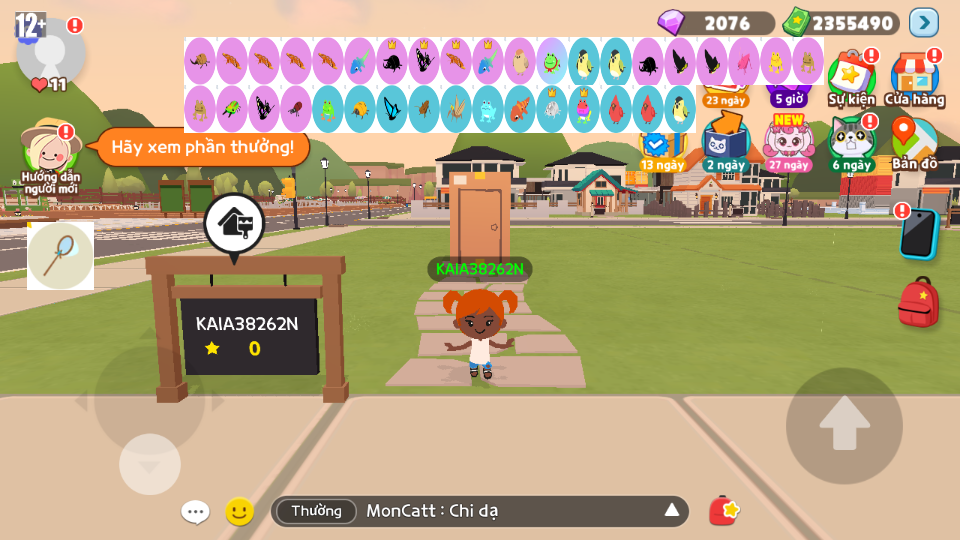Expand the top-right blue arrow button
This screenshot has height=540, width=960.
[x=923, y=22]
